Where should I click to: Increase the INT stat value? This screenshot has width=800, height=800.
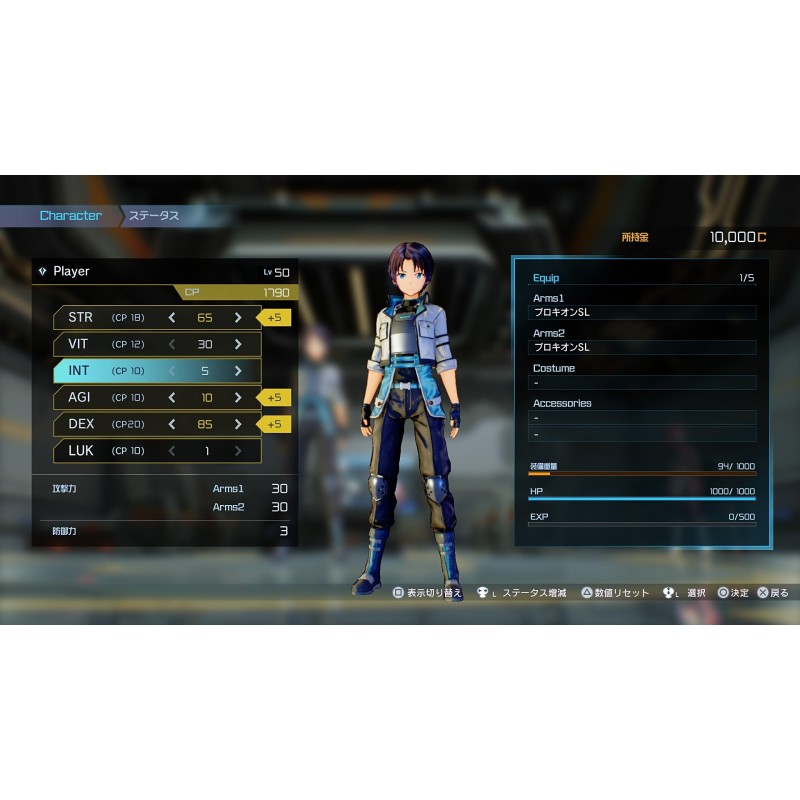tap(238, 371)
